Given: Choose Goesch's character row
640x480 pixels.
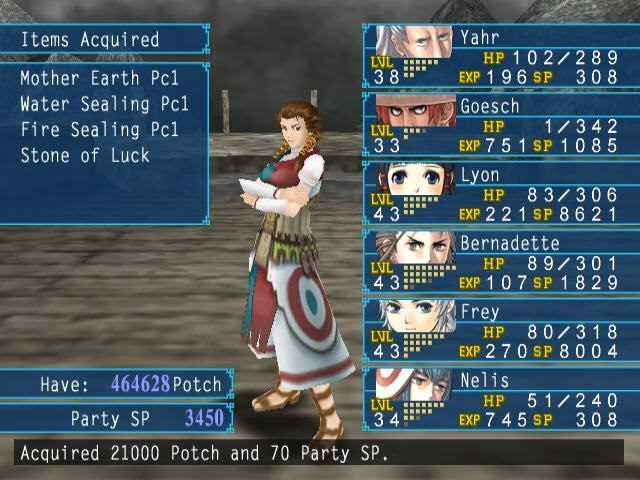Looking at the screenshot, I should click(x=501, y=123).
